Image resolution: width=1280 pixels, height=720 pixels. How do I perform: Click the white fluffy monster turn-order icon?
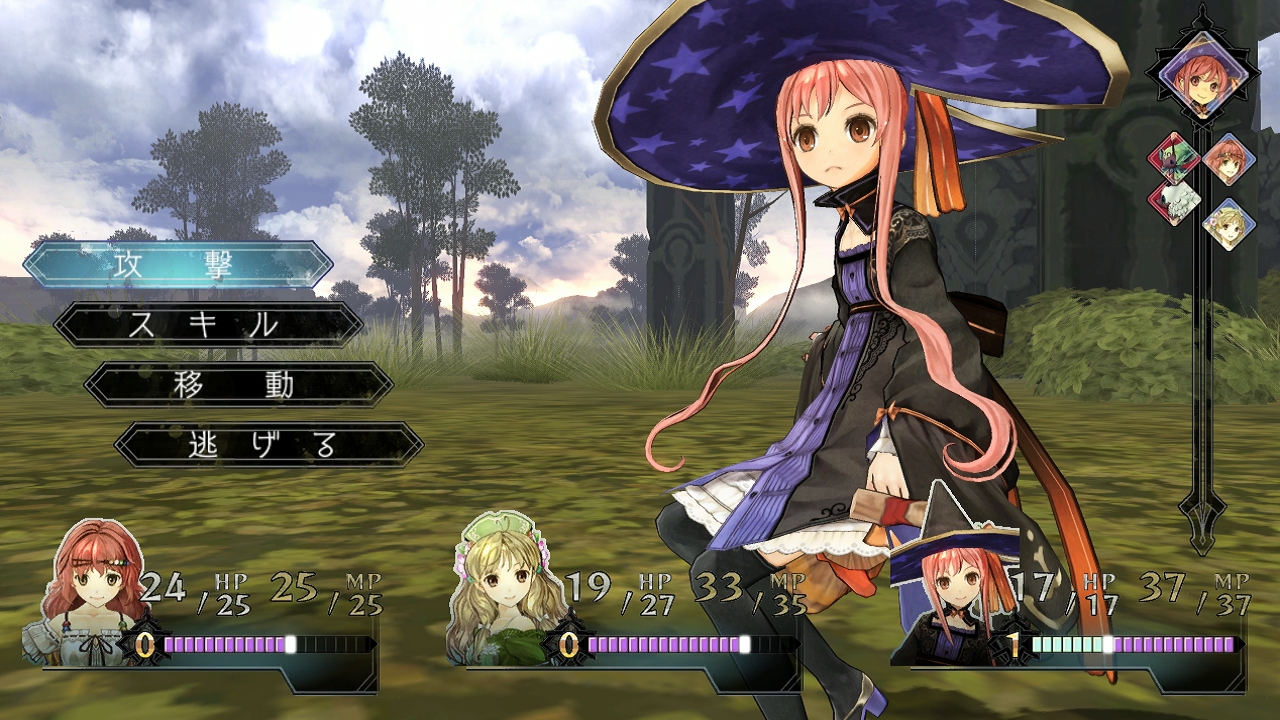(1173, 201)
